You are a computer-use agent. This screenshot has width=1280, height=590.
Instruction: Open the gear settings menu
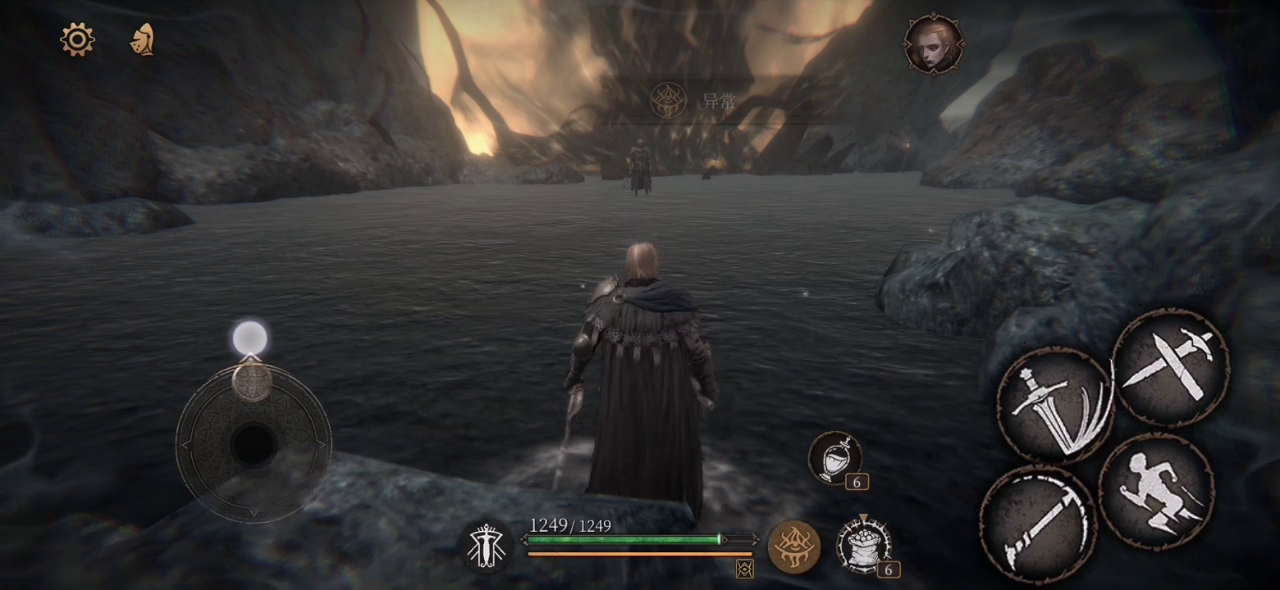click(x=77, y=39)
